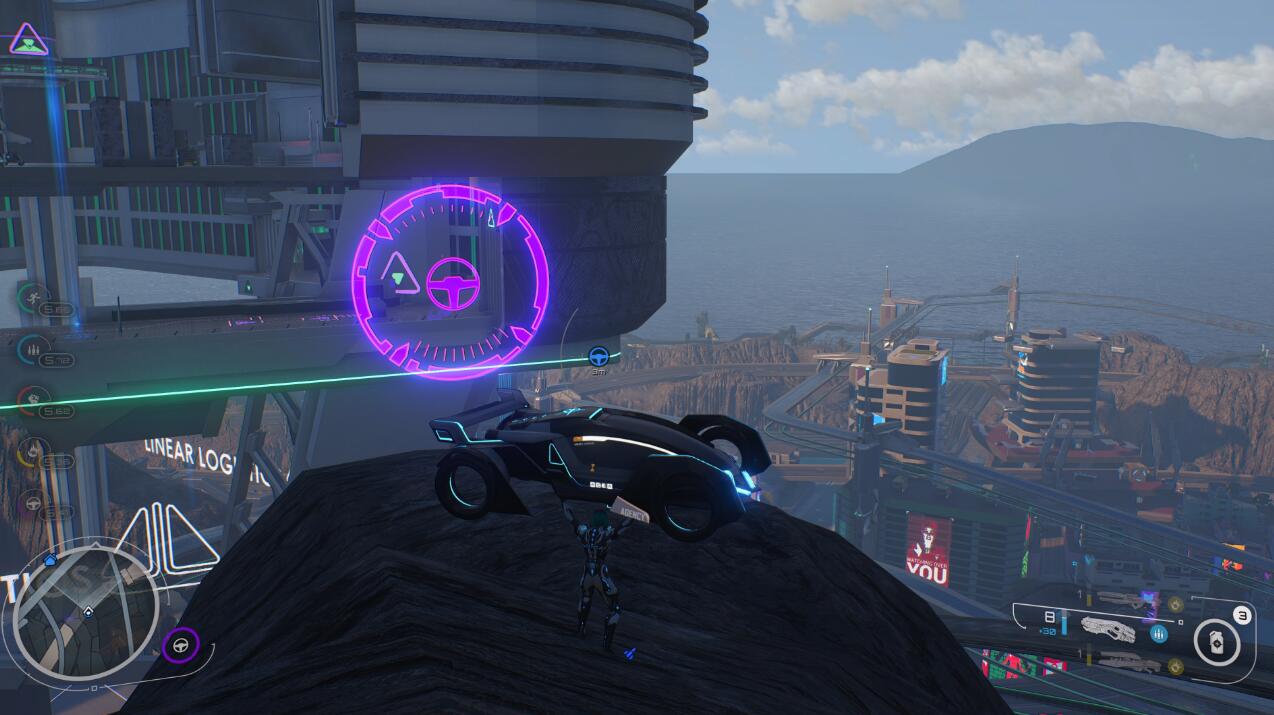Click the large purple driving ring marker
Viewport: 1274px width, 715px height.
(450, 282)
